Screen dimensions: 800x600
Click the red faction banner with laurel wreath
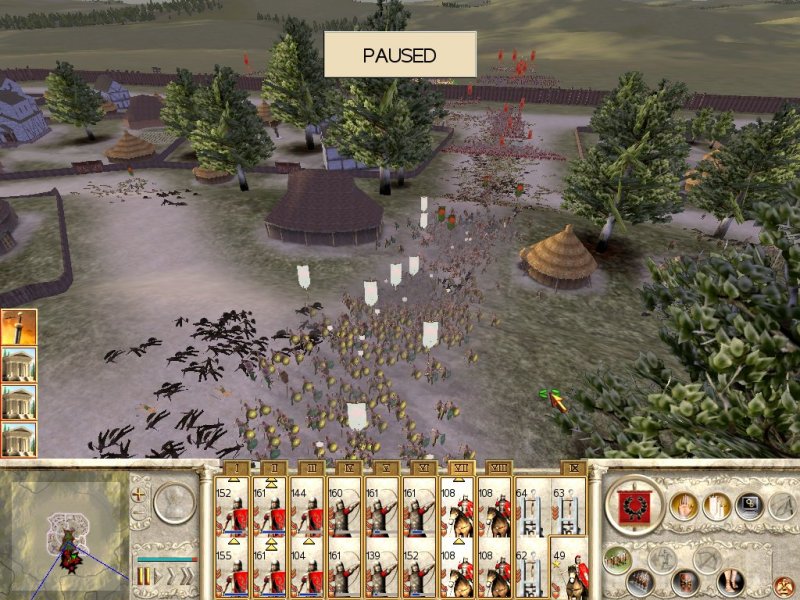634,505
